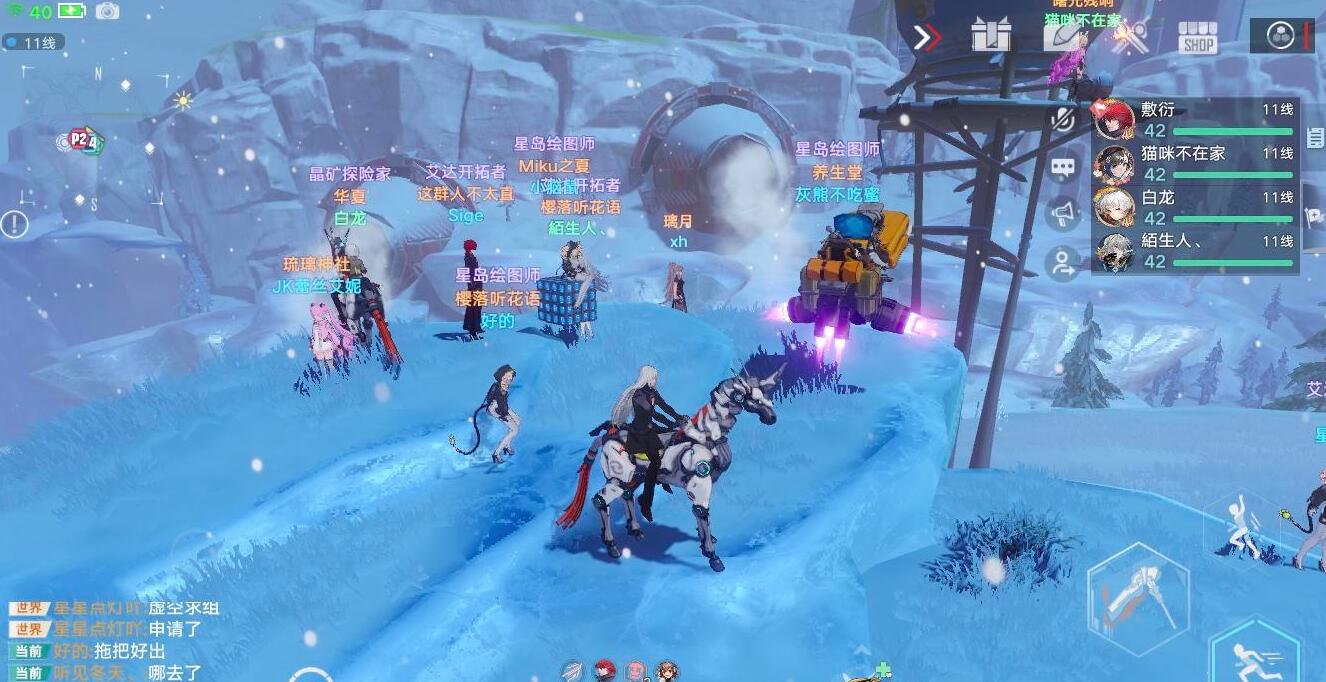The height and width of the screenshot is (682, 1326).
Task: Open the SHOP from the top bar
Action: 1197,39
